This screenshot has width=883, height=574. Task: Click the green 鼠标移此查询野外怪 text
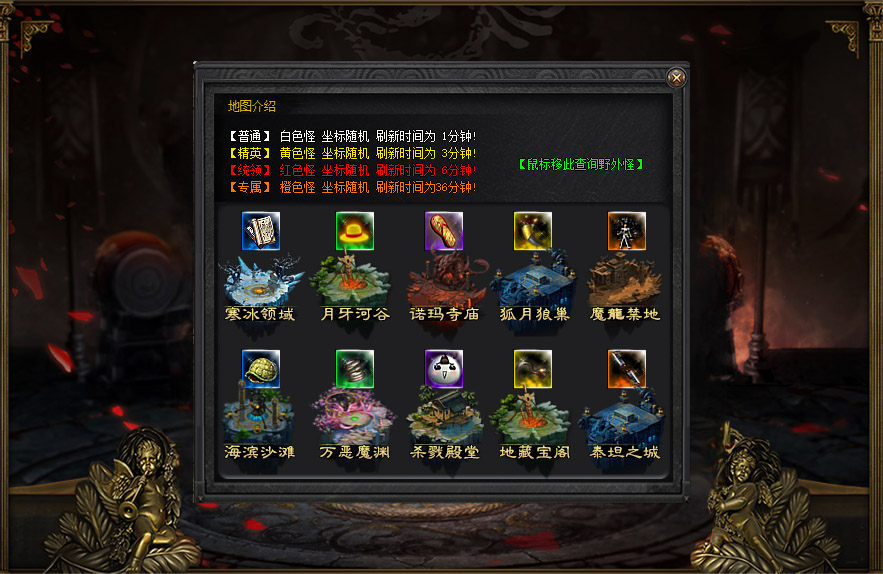tap(580, 163)
